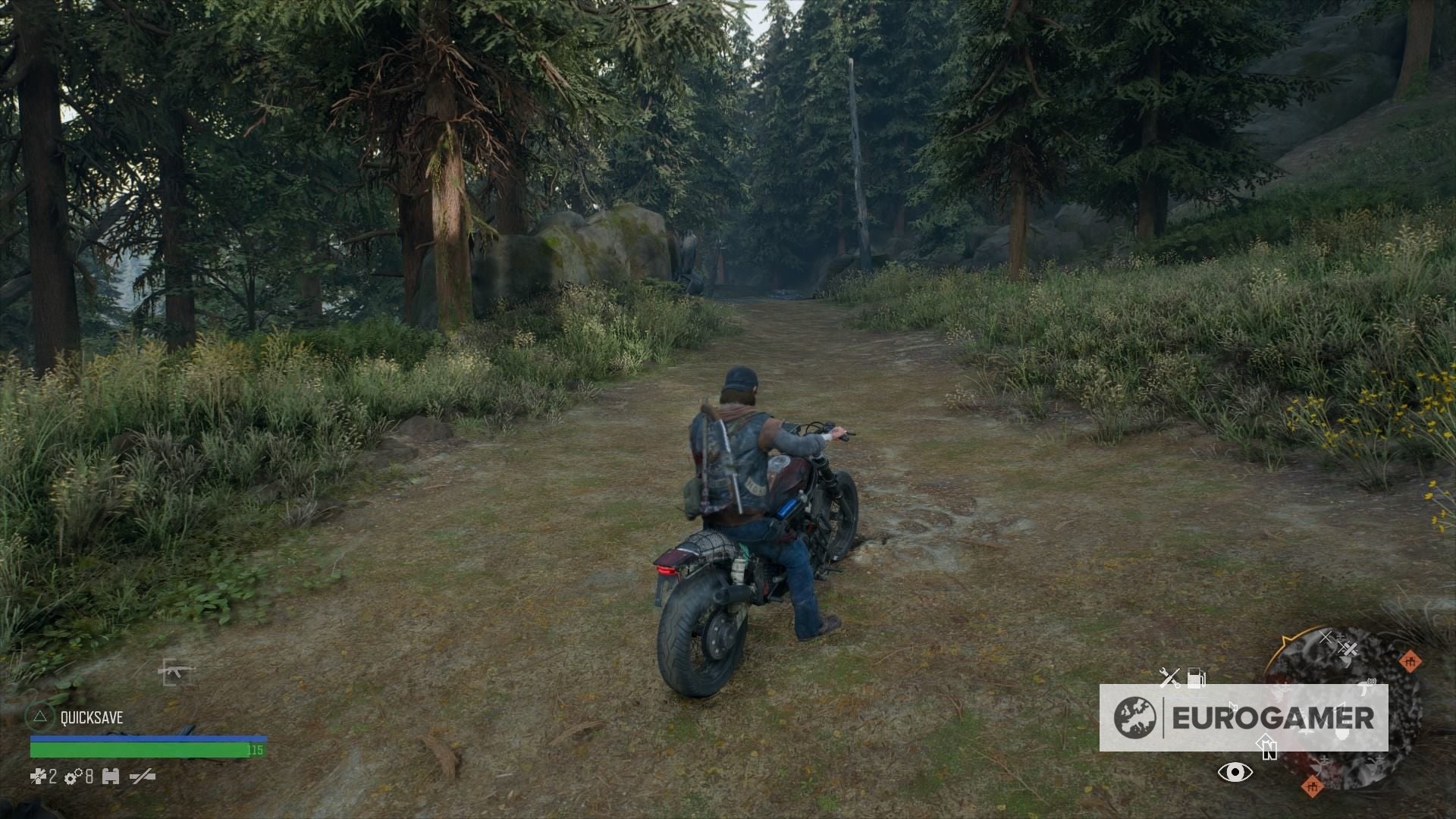This screenshot has width=1456, height=819.
Task: Select the broken melee weapon icon
Action: click(x=141, y=776)
